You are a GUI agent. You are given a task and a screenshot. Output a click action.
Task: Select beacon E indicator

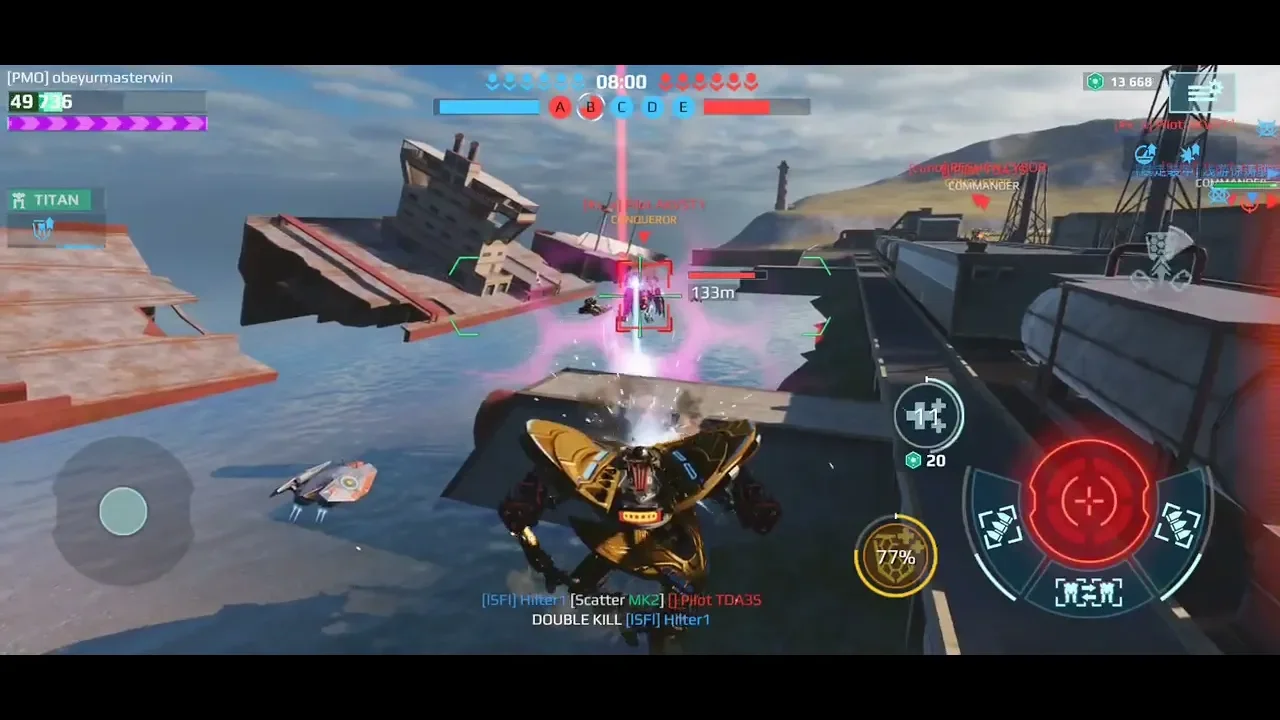point(684,107)
